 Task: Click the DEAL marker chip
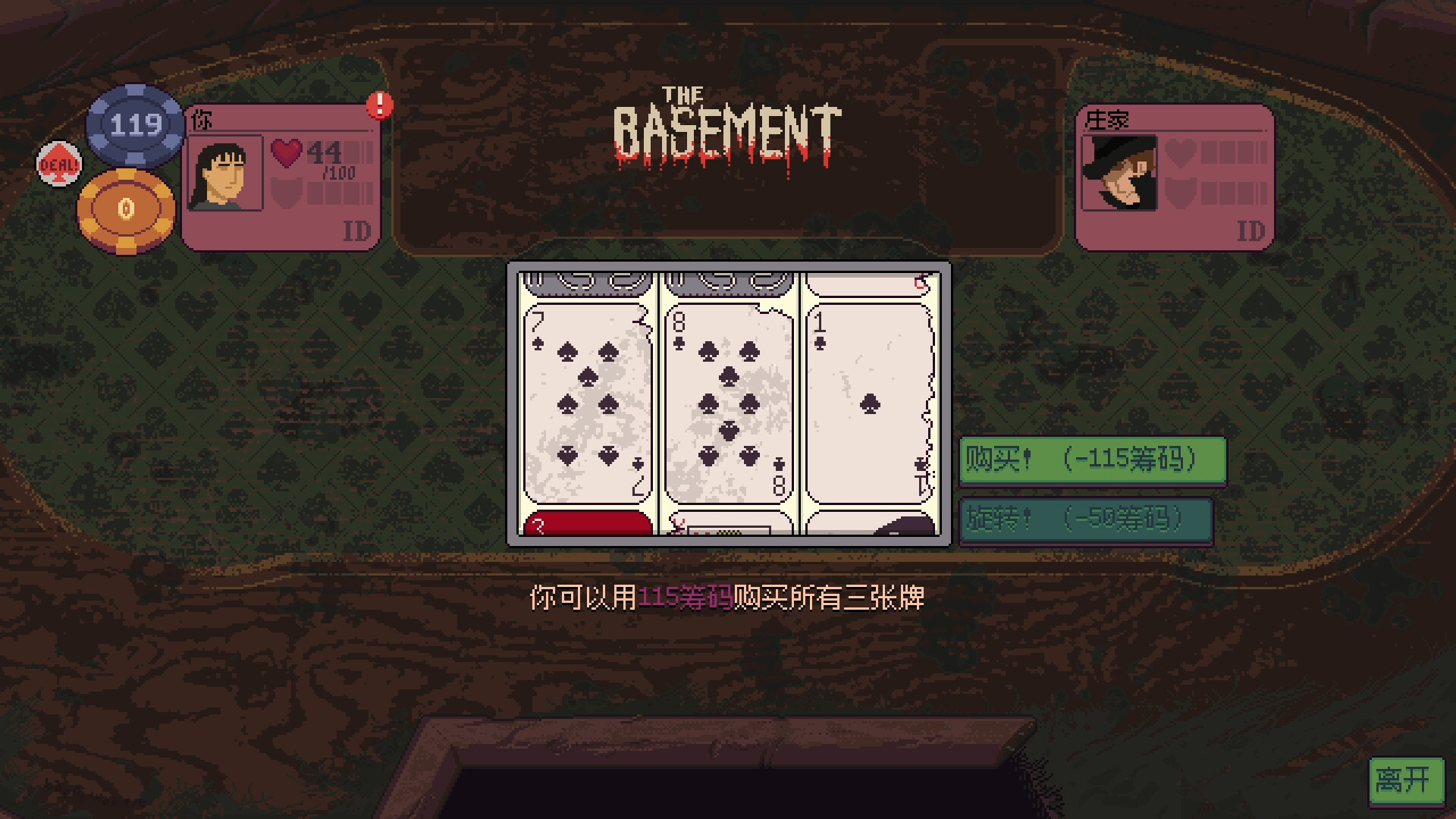tap(58, 163)
